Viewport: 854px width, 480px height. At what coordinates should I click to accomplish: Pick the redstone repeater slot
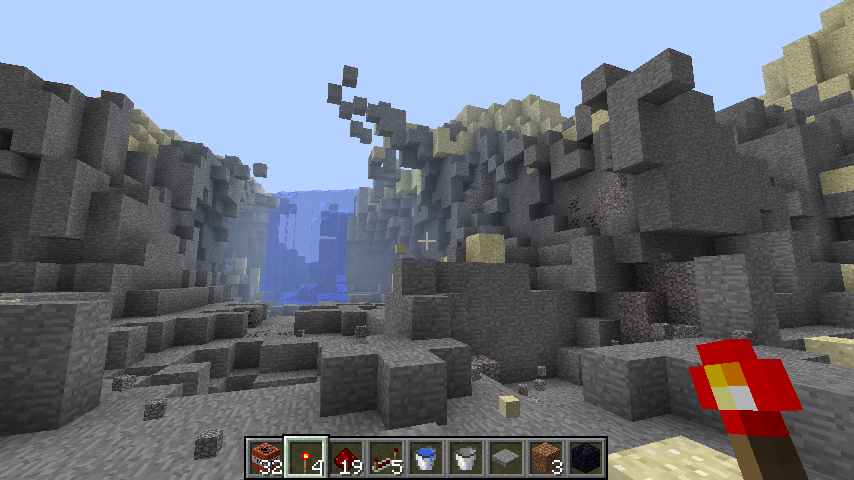click(386, 457)
